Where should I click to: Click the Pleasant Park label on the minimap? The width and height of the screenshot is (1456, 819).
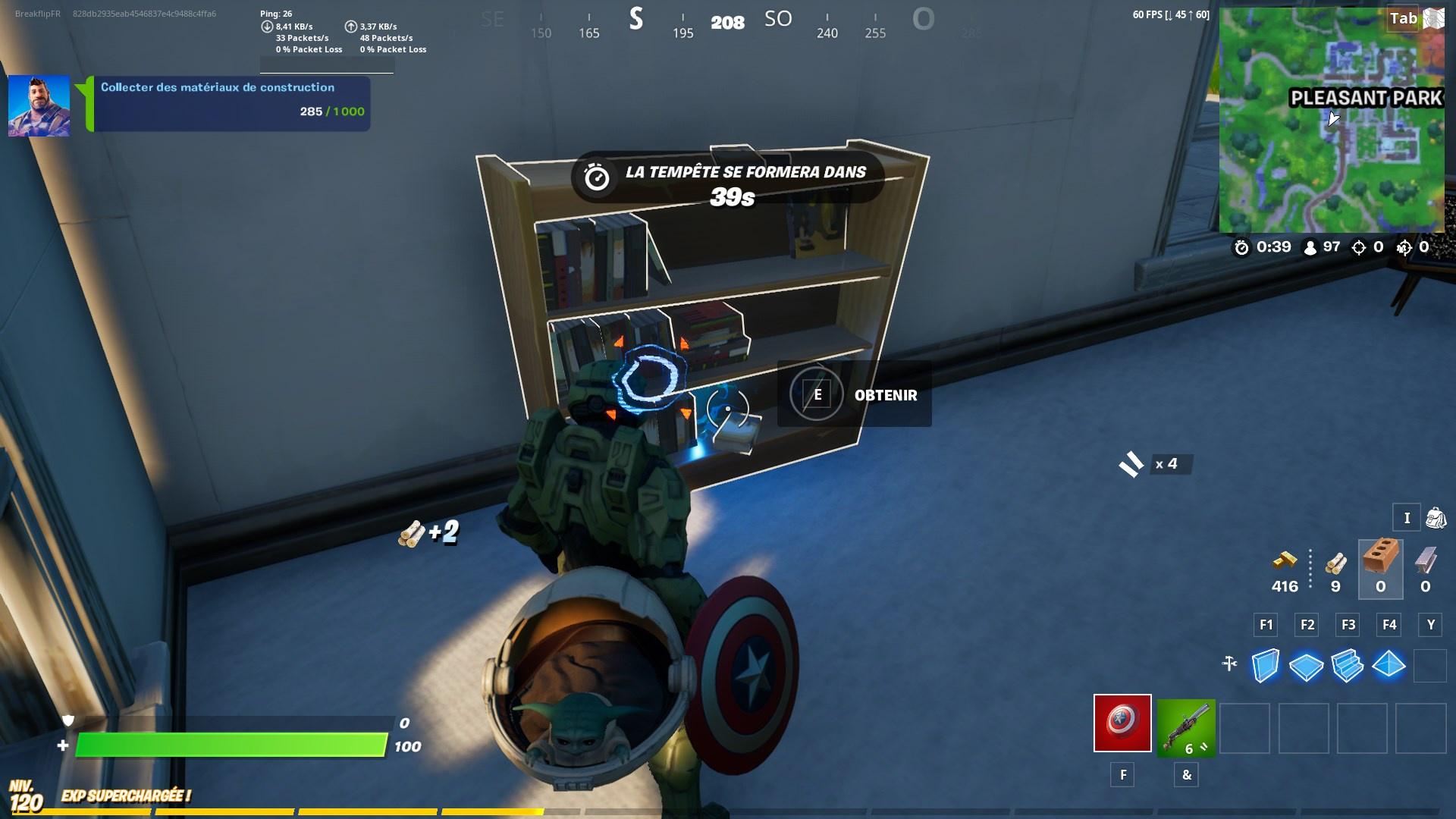pyautogui.click(x=1365, y=97)
